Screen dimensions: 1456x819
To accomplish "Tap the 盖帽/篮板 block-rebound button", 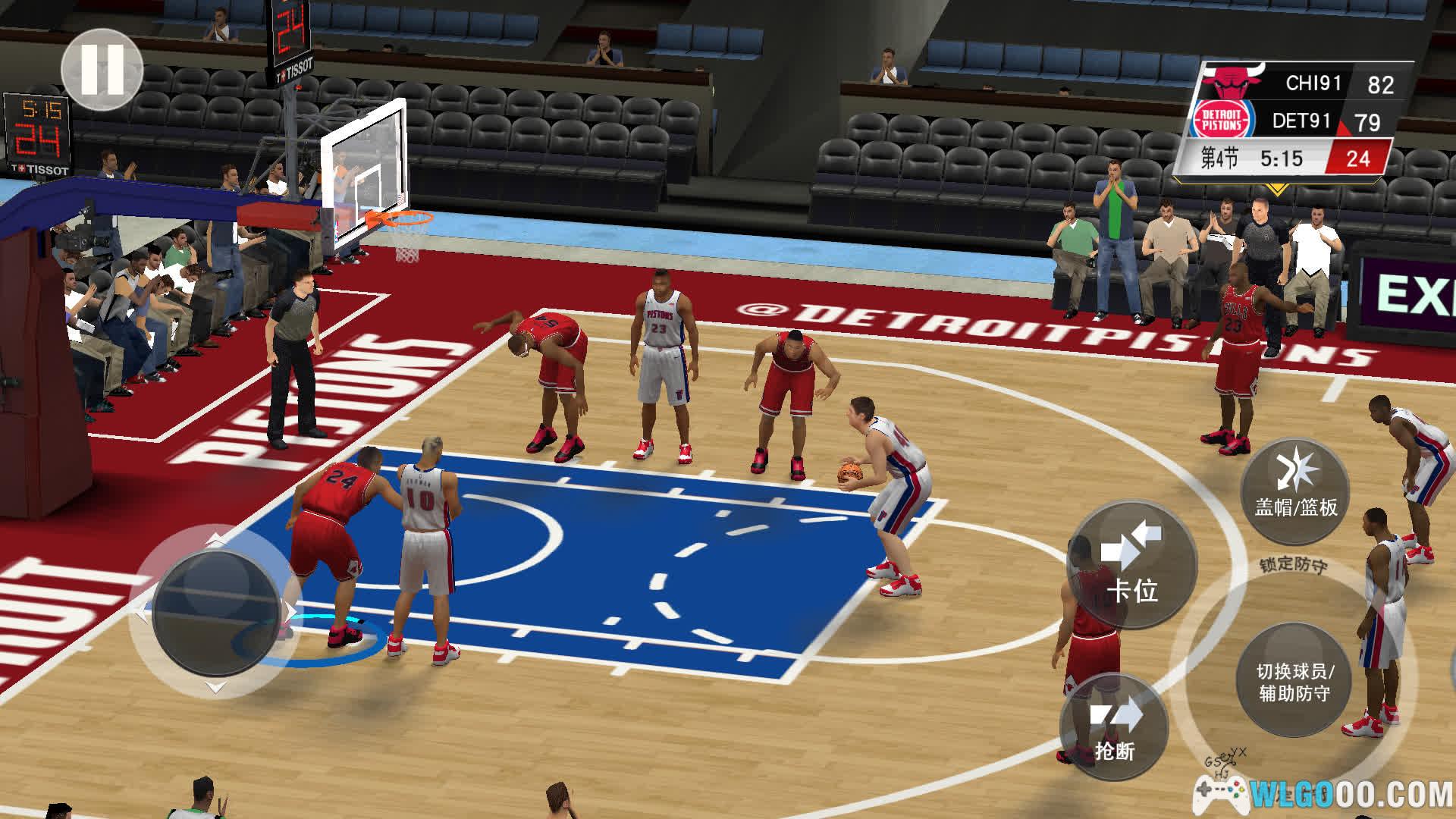I will coord(1295,490).
